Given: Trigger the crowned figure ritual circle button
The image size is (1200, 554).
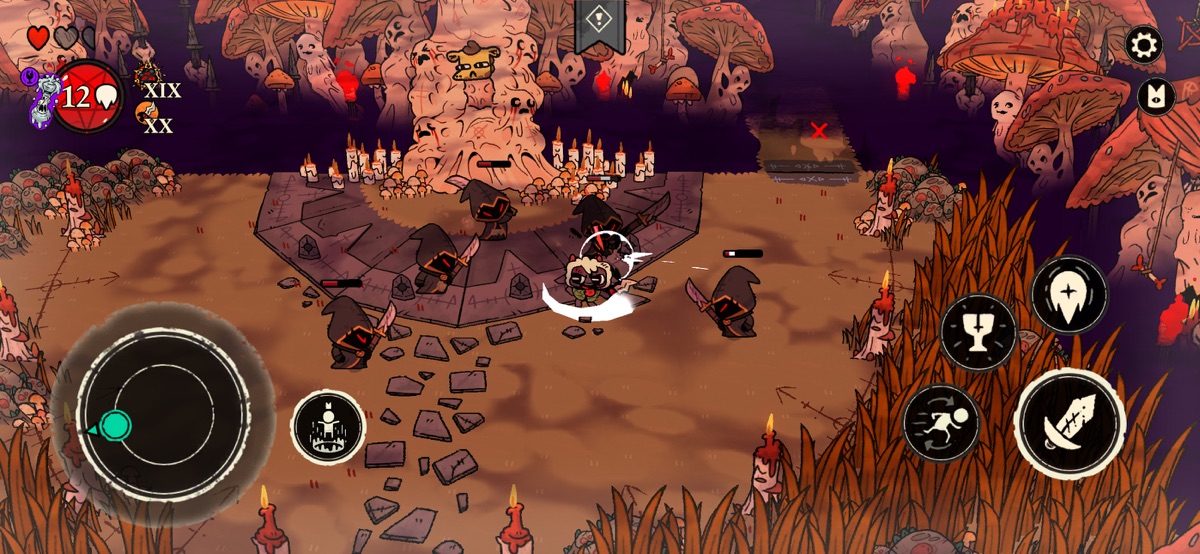Looking at the screenshot, I should pos(328,426).
